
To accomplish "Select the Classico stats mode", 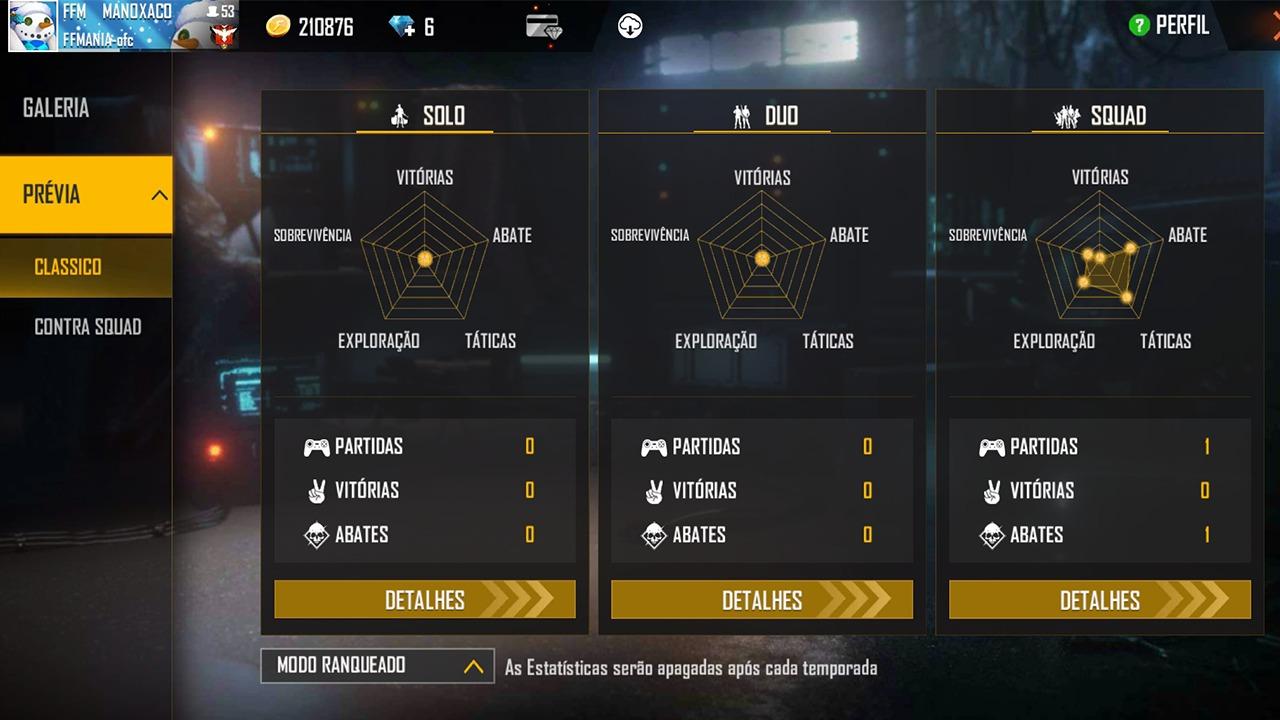I will (x=68, y=267).
